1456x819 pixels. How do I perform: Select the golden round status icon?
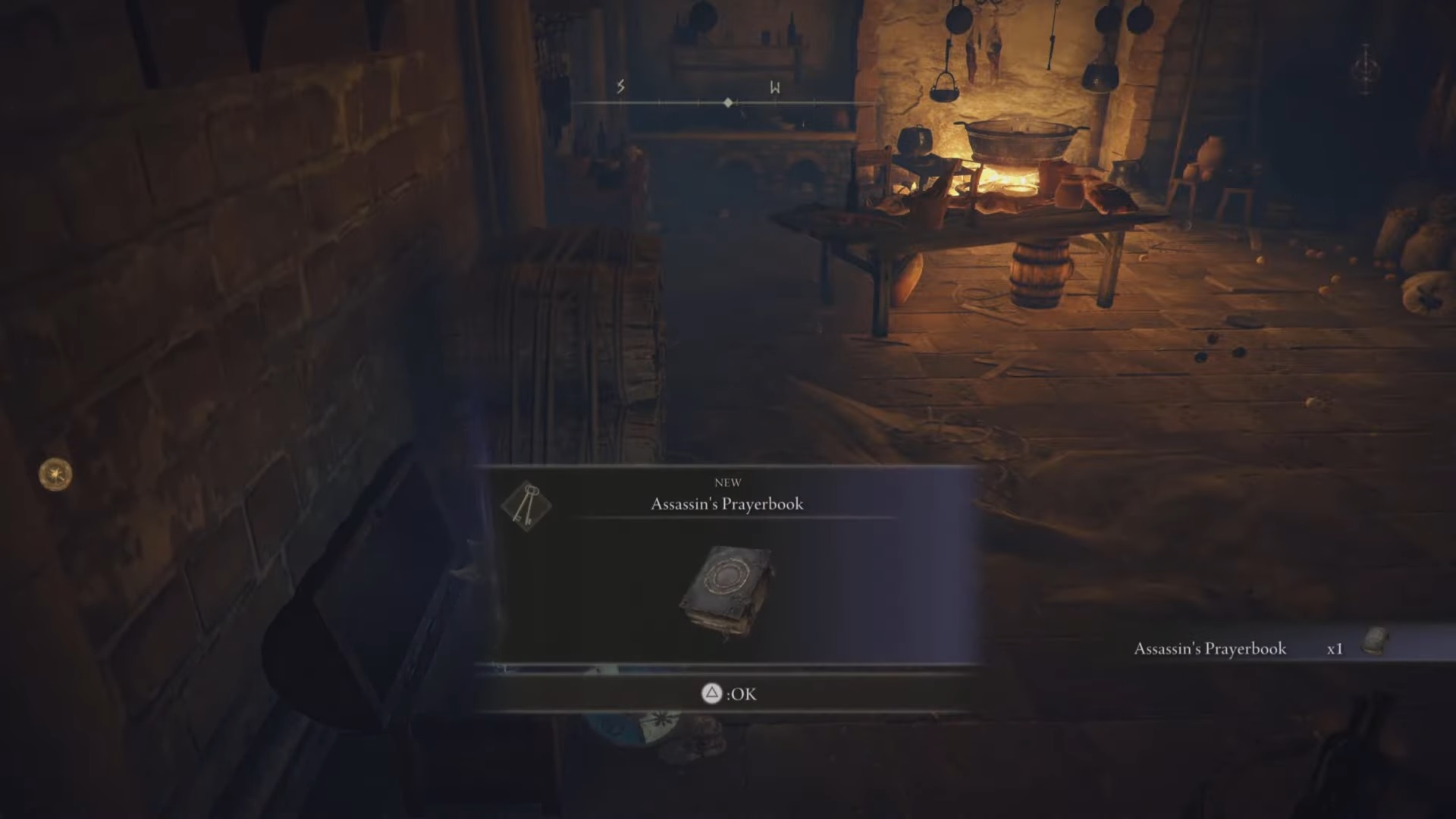coord(55,475)
